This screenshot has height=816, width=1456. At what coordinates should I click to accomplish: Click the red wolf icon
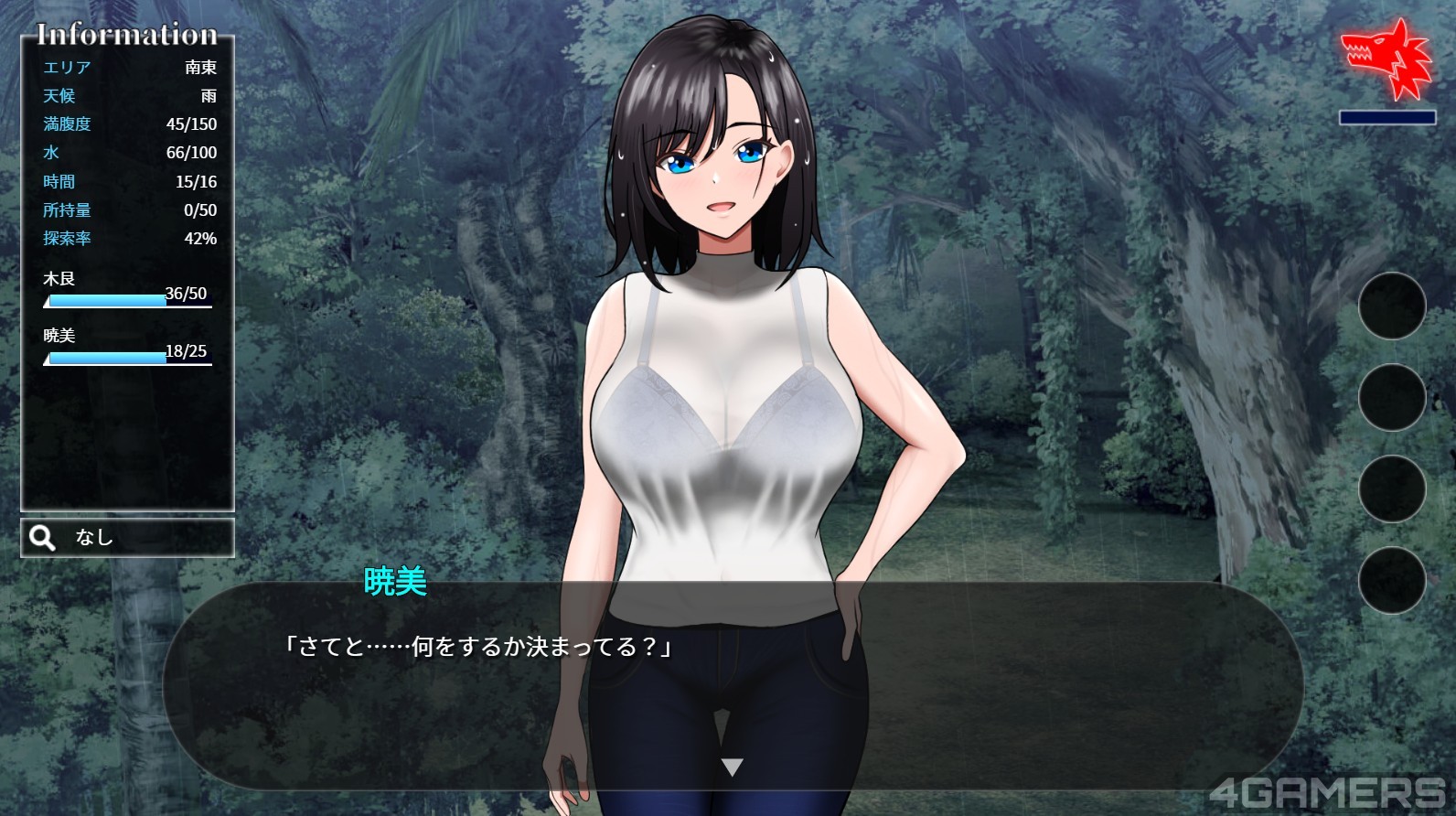coord(1386,59)
